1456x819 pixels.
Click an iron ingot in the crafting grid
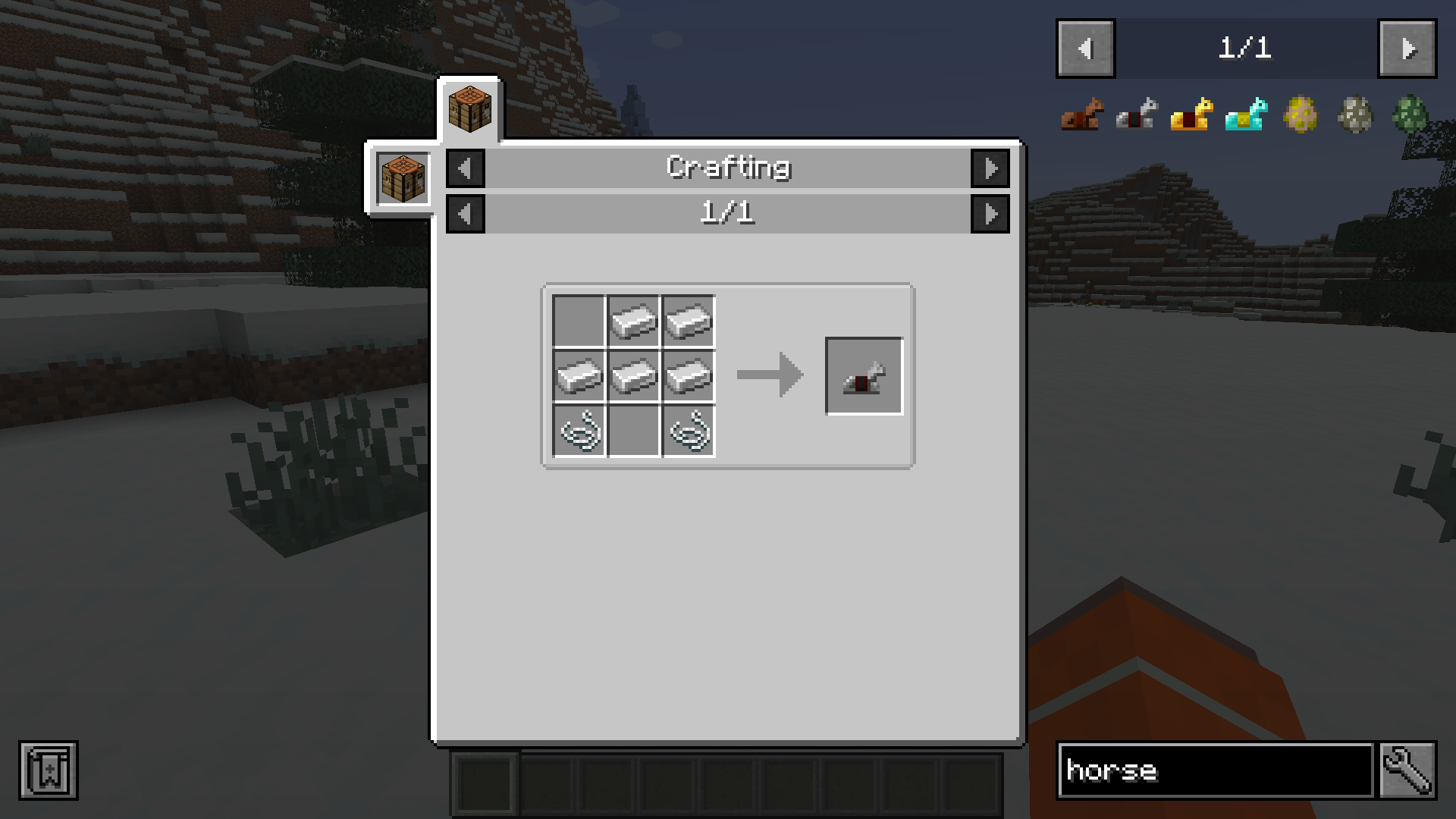[x=633, y=320]
